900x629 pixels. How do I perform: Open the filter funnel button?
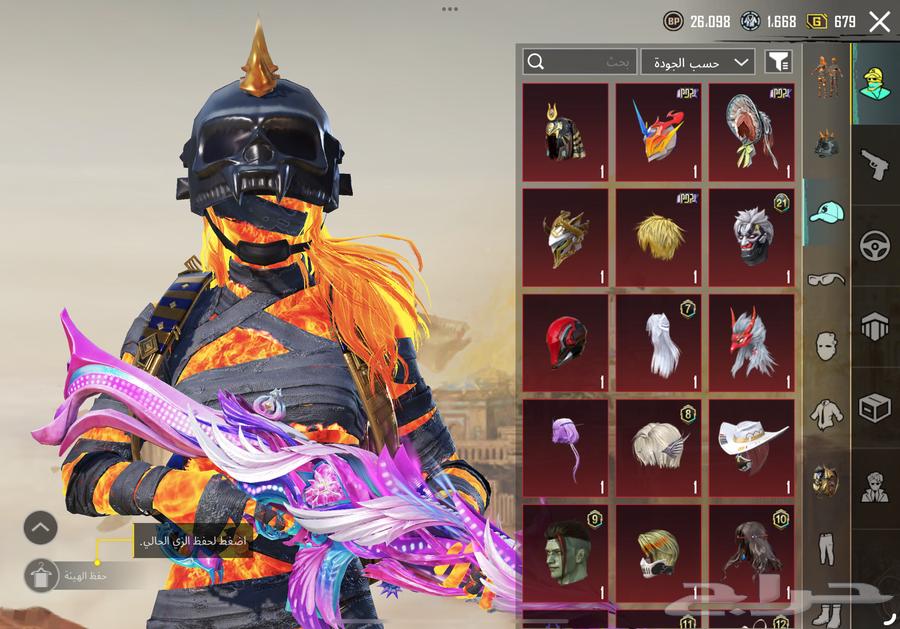pos(778,62)
